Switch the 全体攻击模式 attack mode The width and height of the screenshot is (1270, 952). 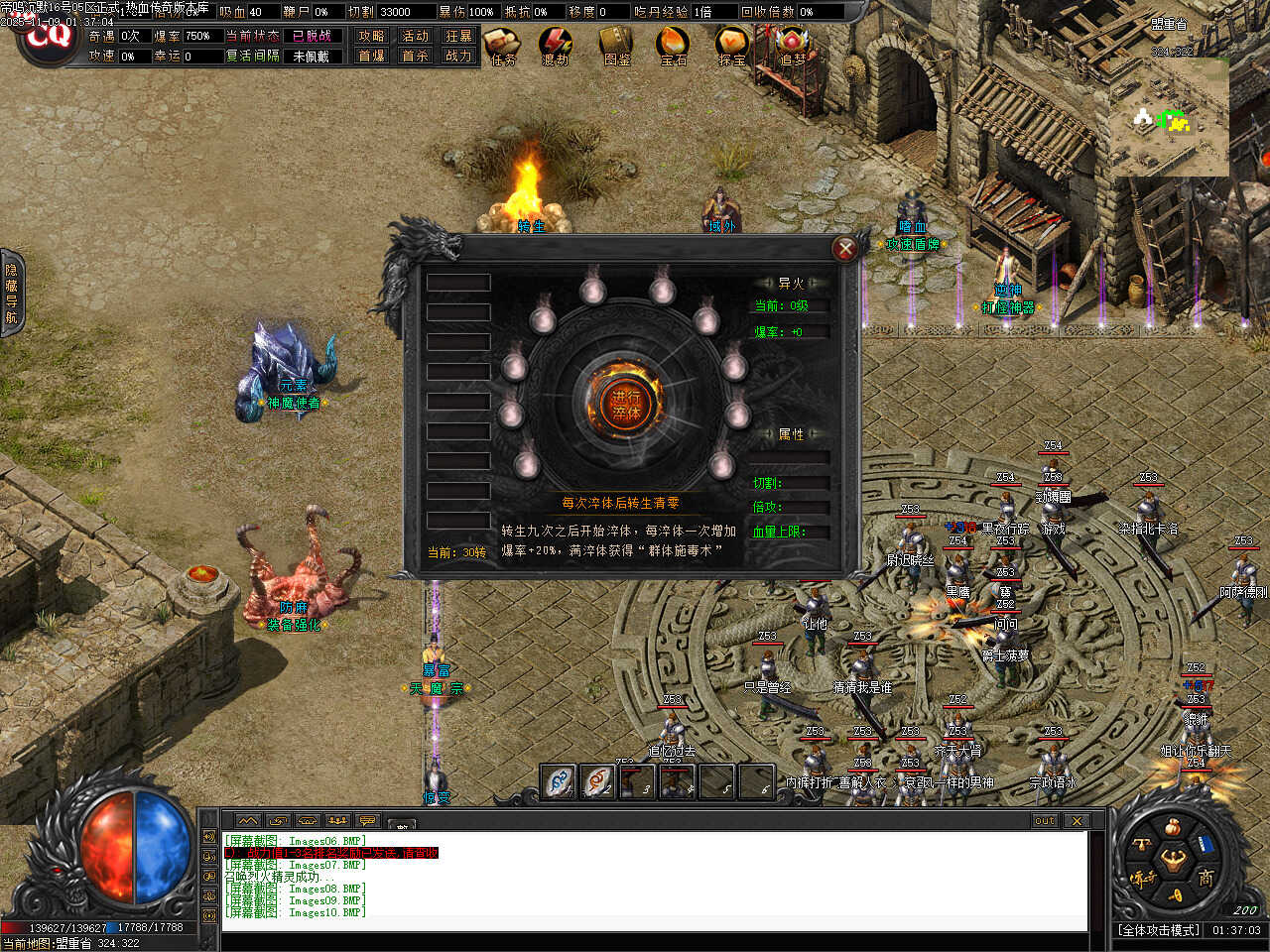(x=1159, y=930)
